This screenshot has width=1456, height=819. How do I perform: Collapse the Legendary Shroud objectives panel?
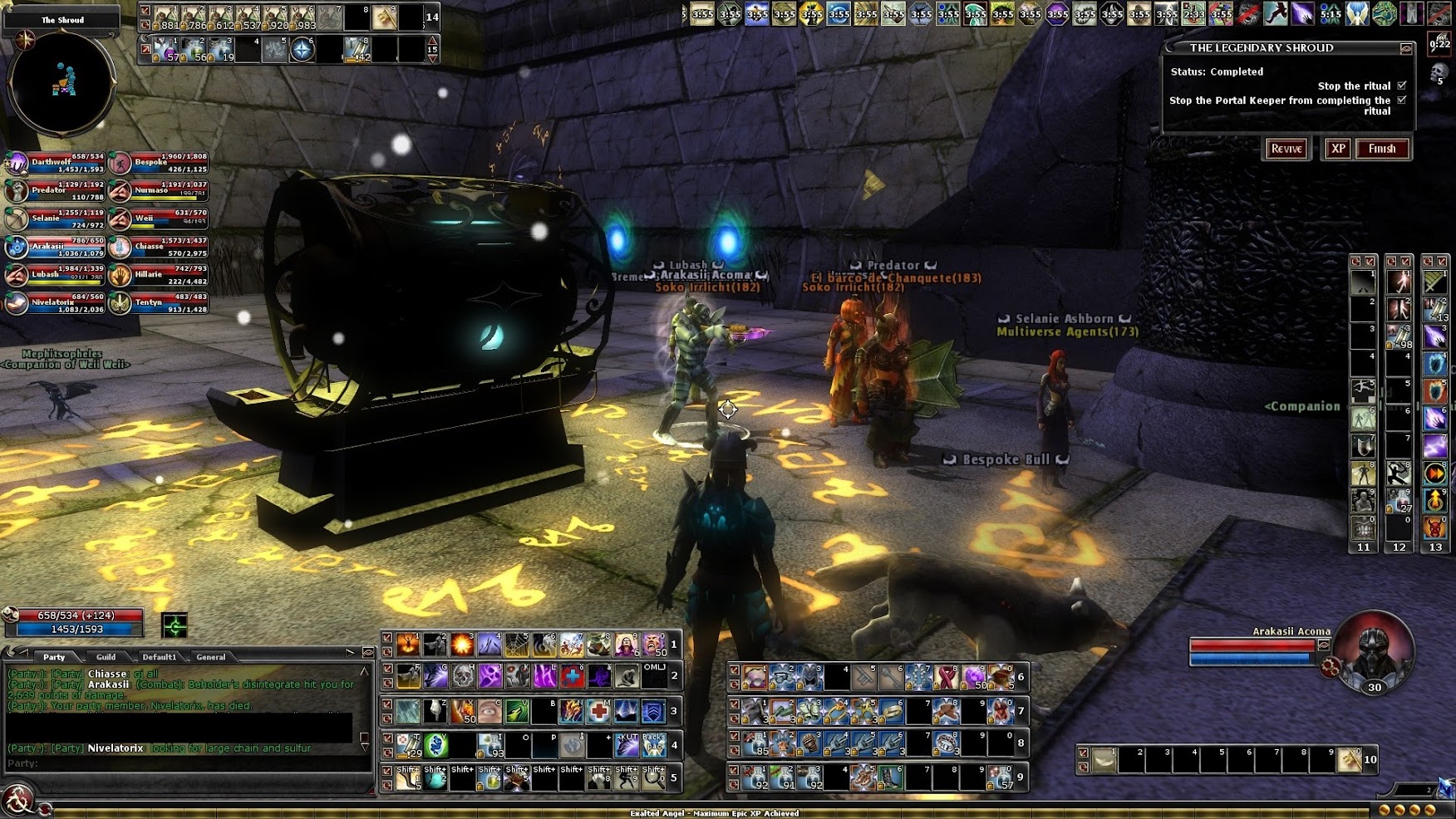tap(1405, 48)
